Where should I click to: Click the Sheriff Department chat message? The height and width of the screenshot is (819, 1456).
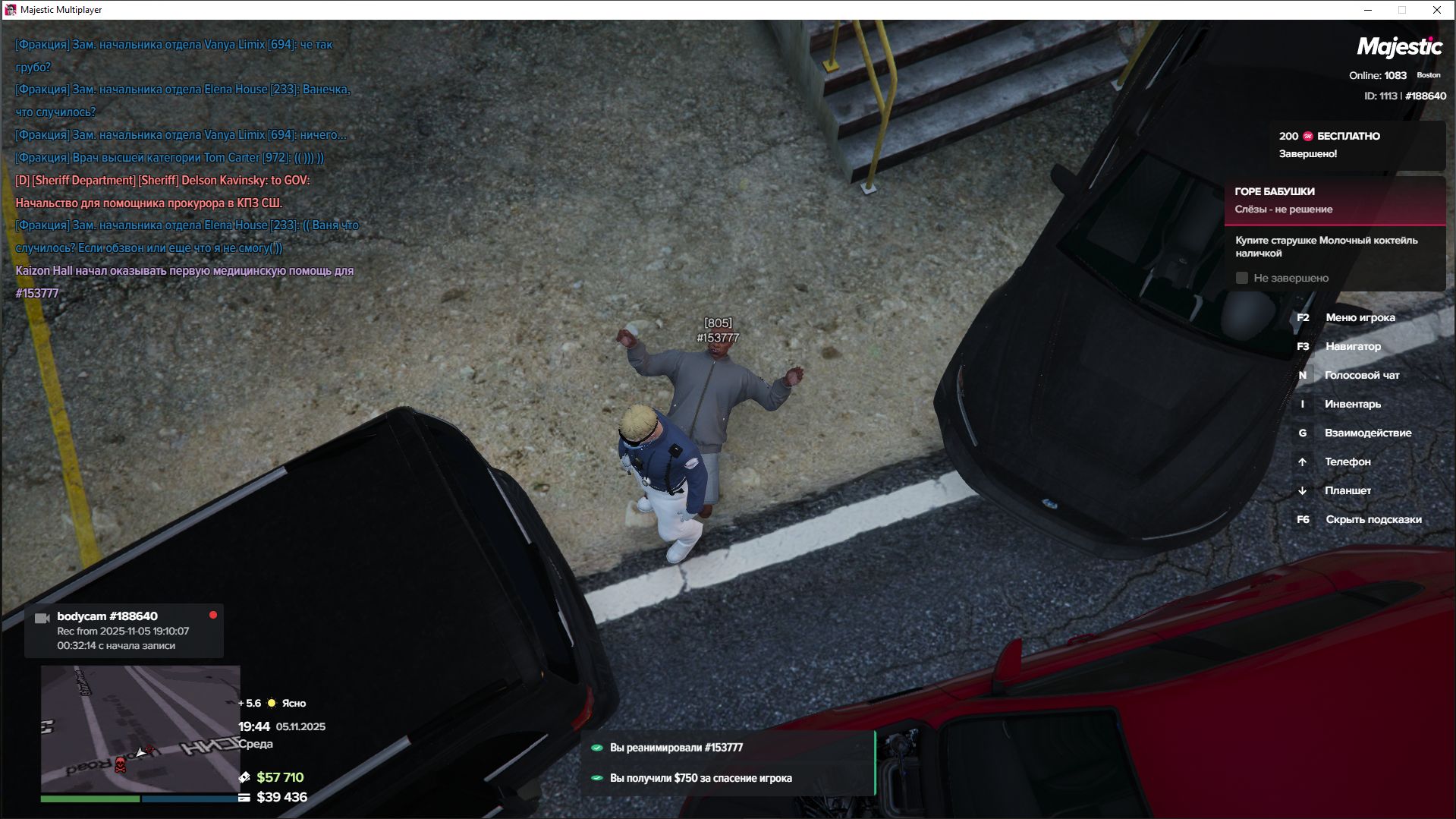click(x=162, y=191)
